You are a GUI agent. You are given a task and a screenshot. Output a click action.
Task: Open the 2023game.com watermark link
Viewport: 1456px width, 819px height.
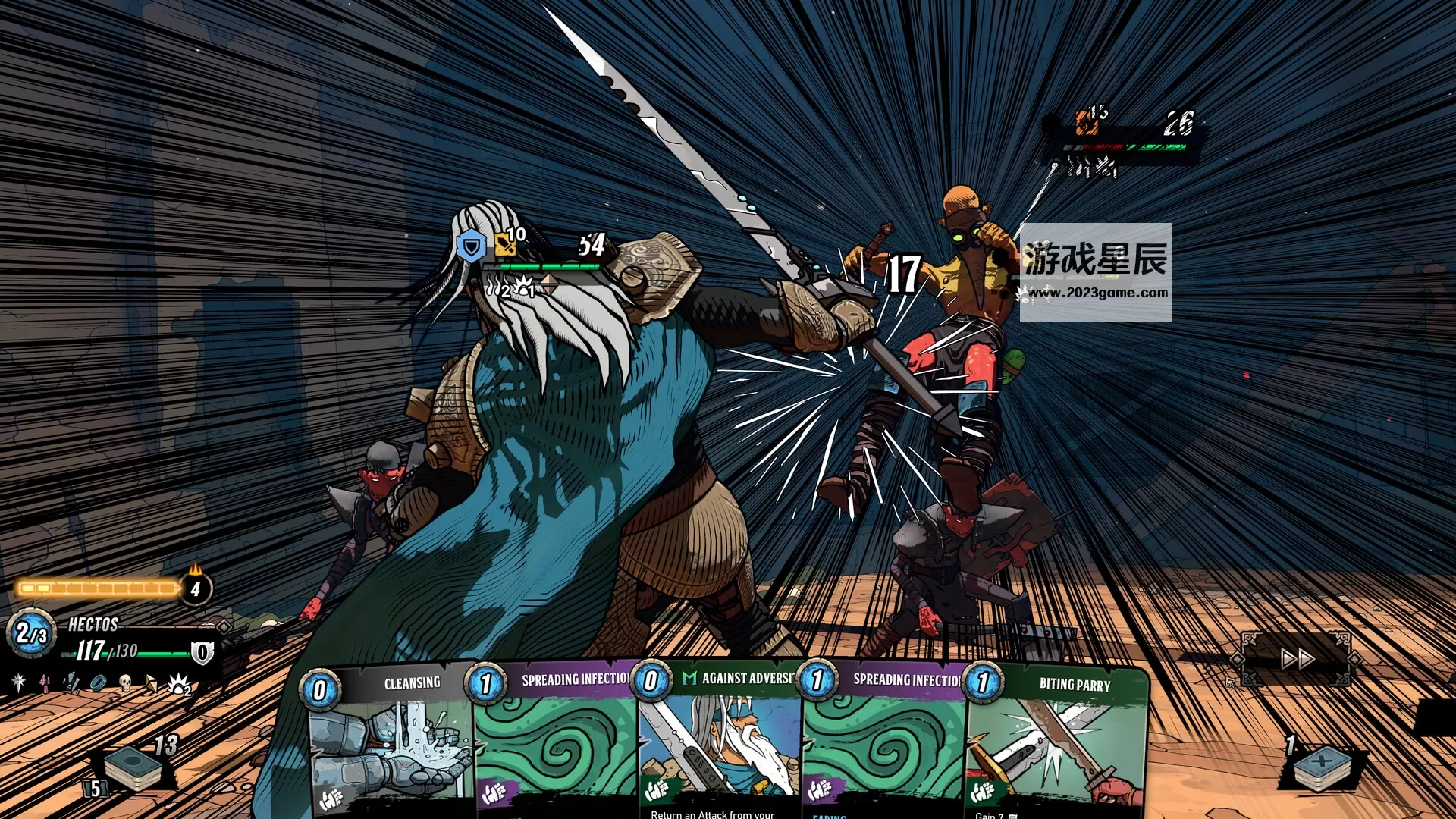1096,293
